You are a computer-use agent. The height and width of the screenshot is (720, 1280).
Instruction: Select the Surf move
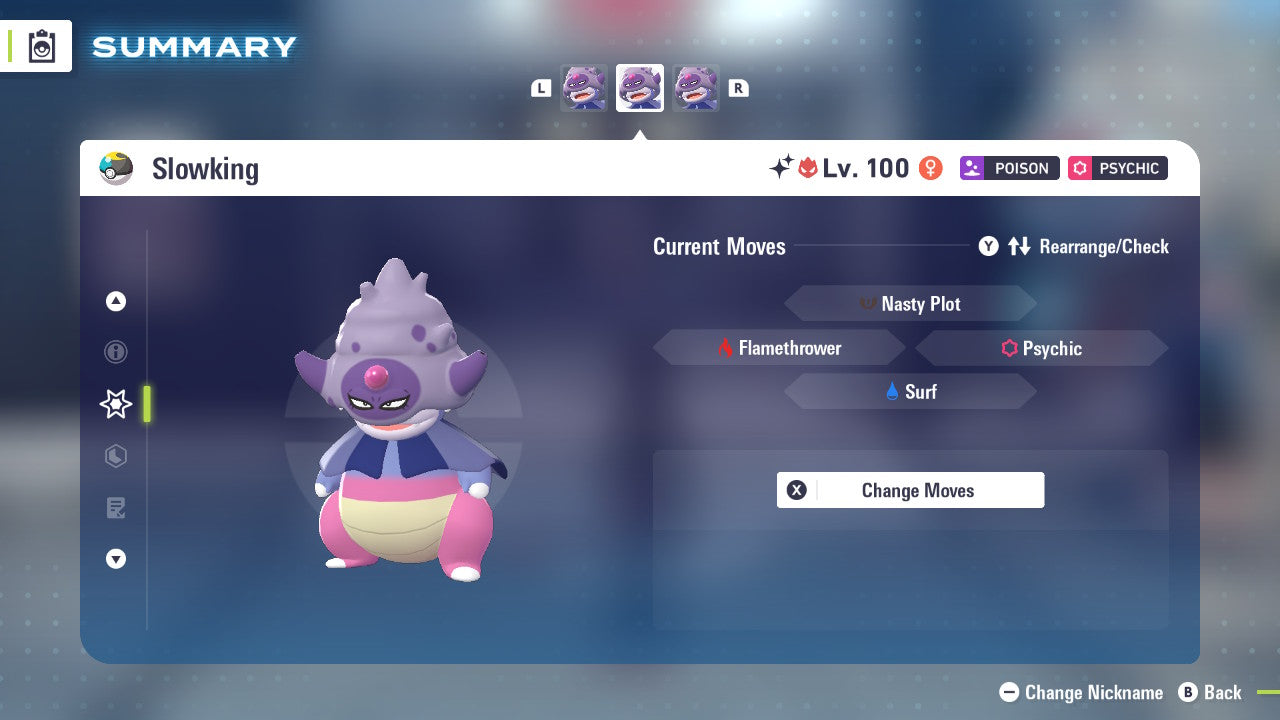tap(910, 392)
